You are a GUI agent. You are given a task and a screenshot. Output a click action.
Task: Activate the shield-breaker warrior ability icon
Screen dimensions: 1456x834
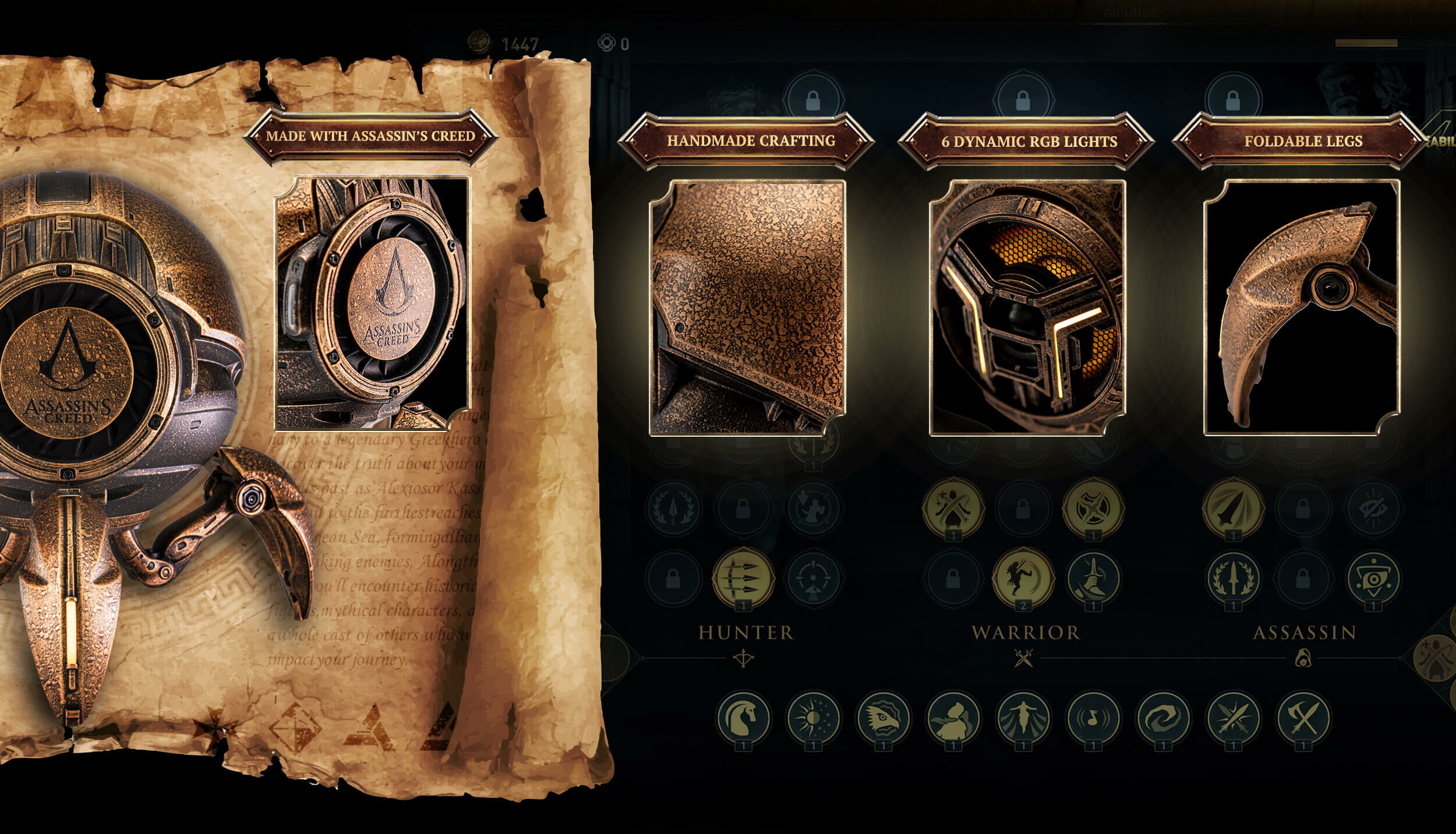click(1093, 508)
